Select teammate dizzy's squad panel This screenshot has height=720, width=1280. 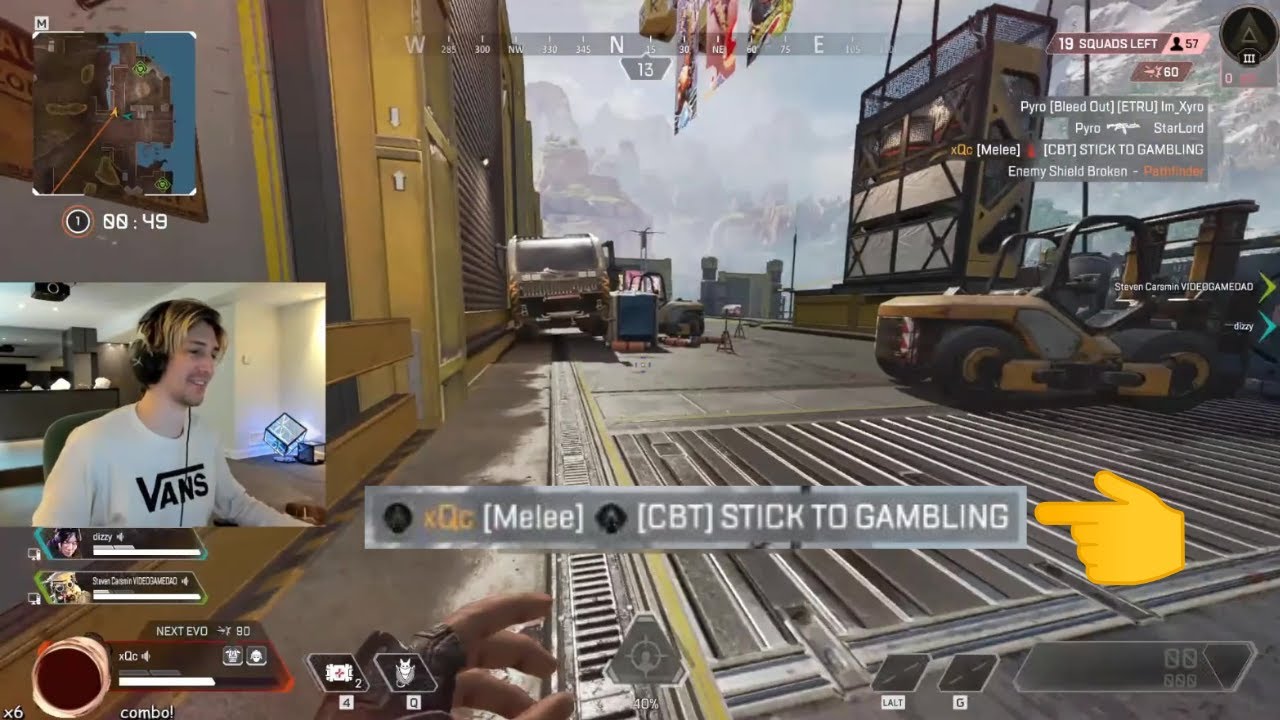click(x=120, y=543)
